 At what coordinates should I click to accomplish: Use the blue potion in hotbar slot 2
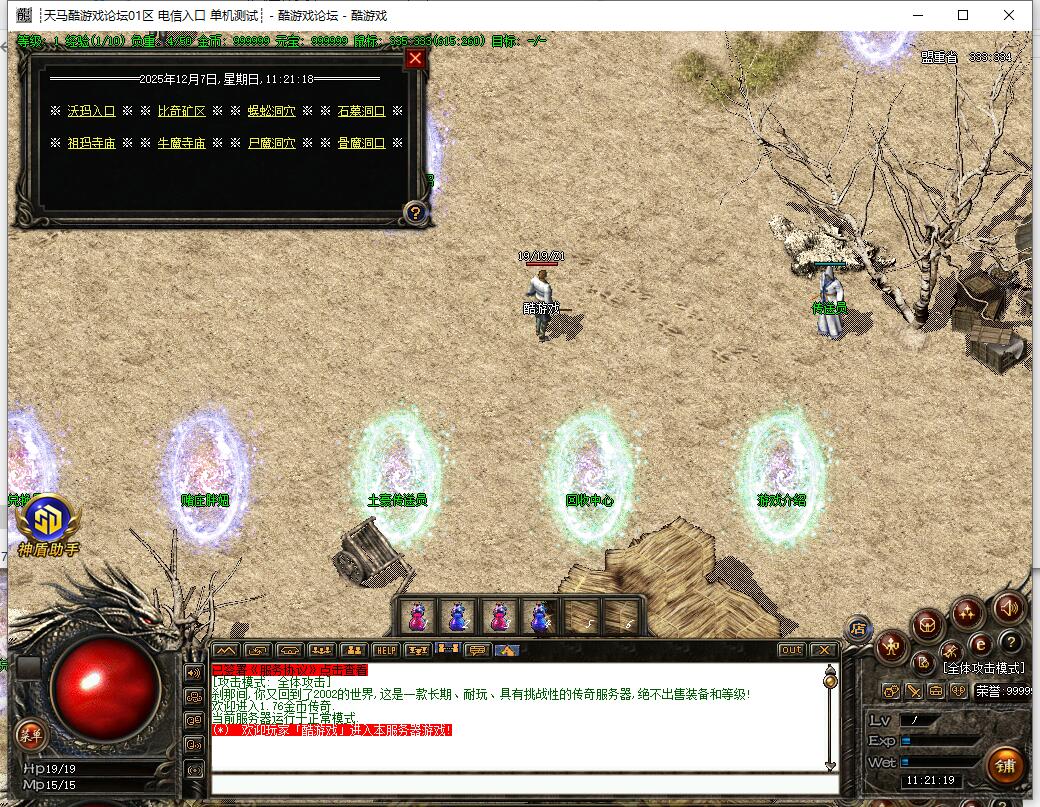coord(458,616)
